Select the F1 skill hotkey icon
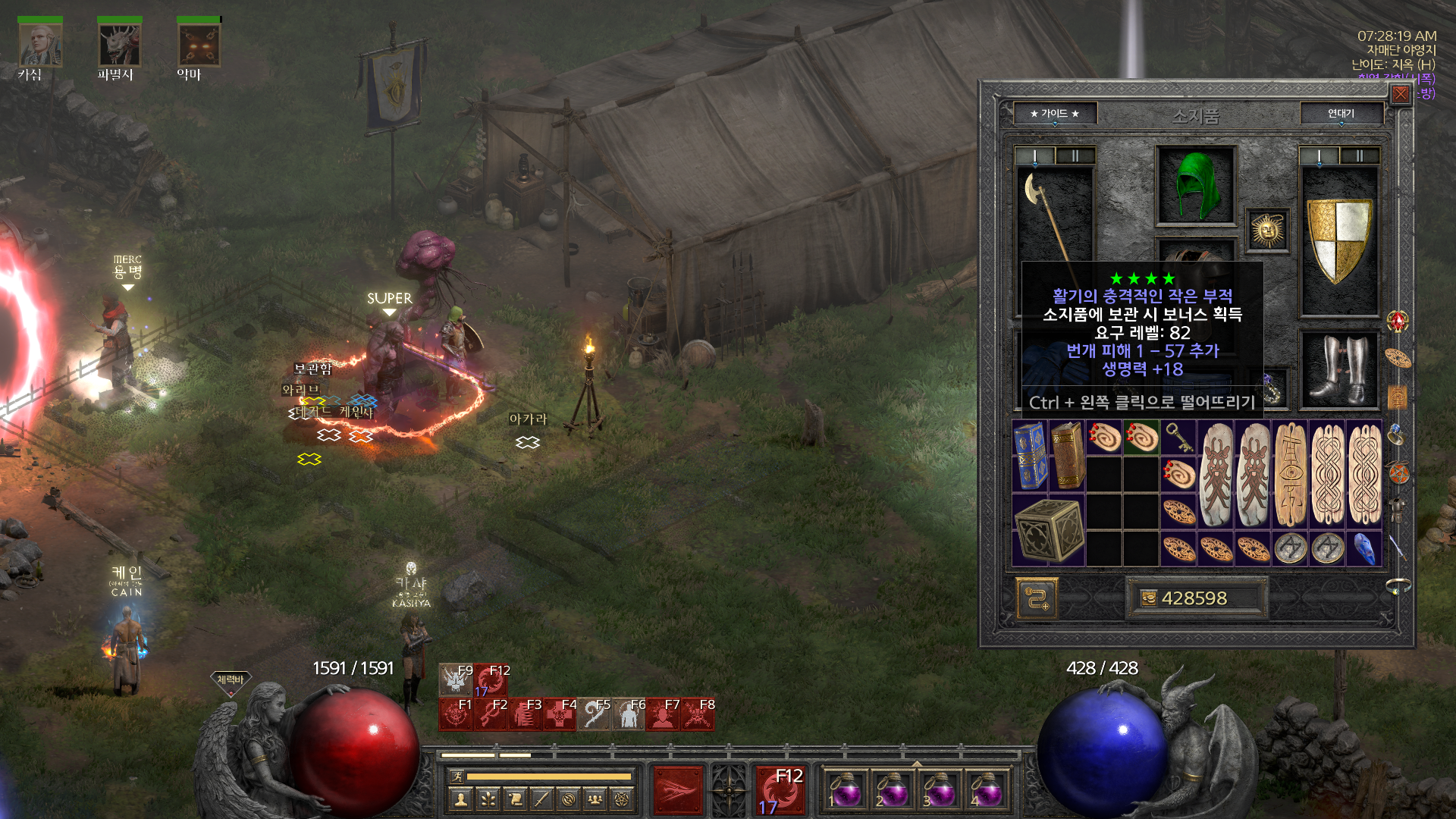Screen dimensions: 1456x819 click(456, 714)
